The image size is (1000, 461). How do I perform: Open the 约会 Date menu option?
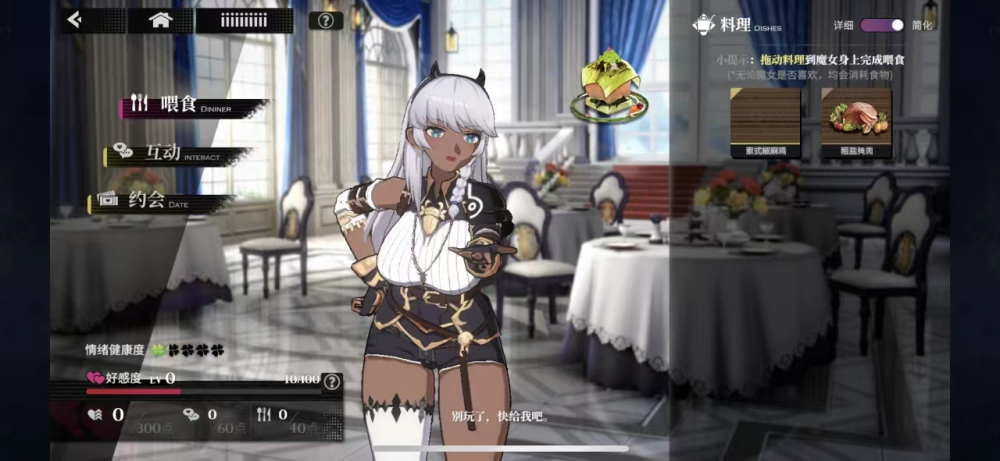tap(160, 200)
